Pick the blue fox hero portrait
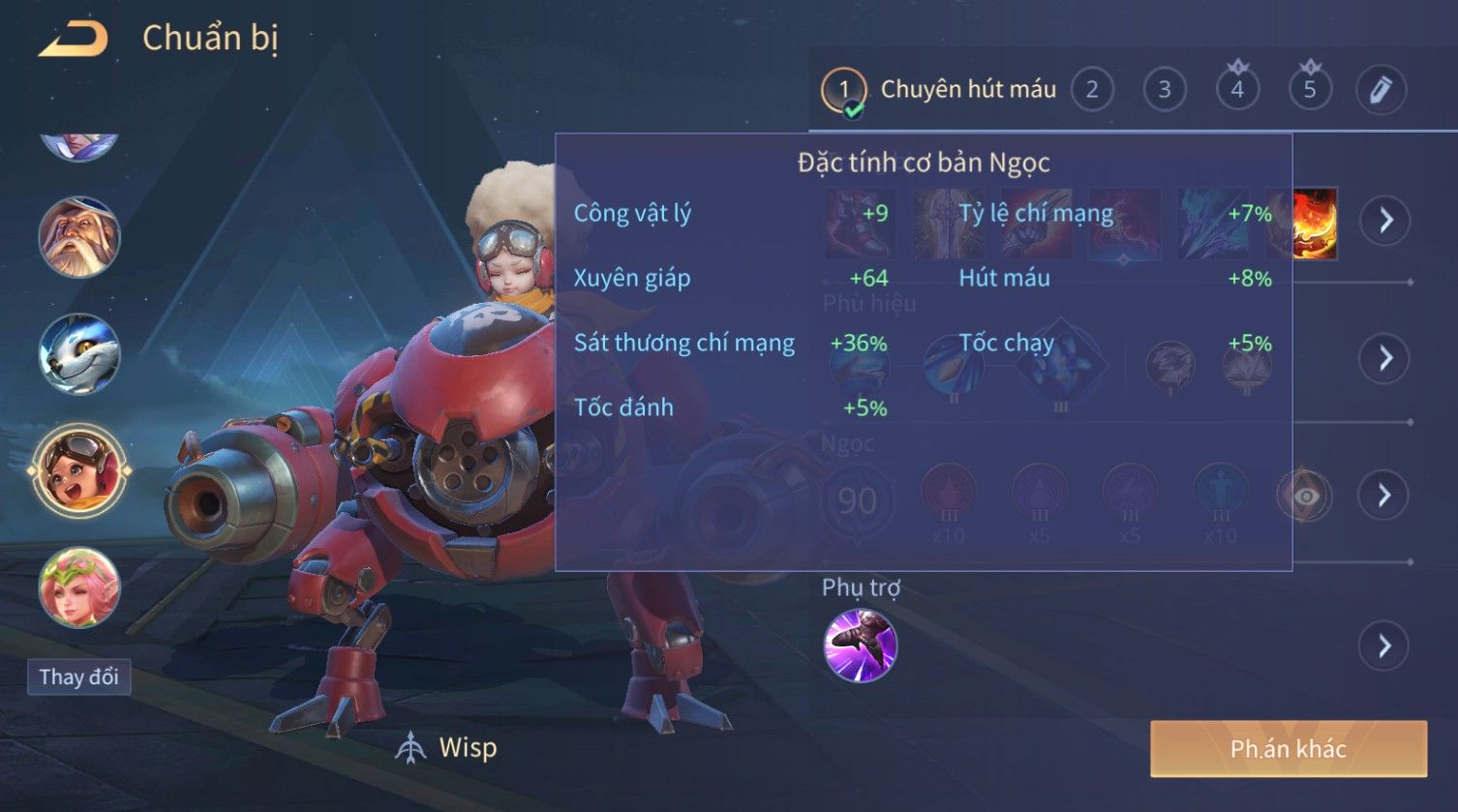1458x812 pixels. click(79, 354)
